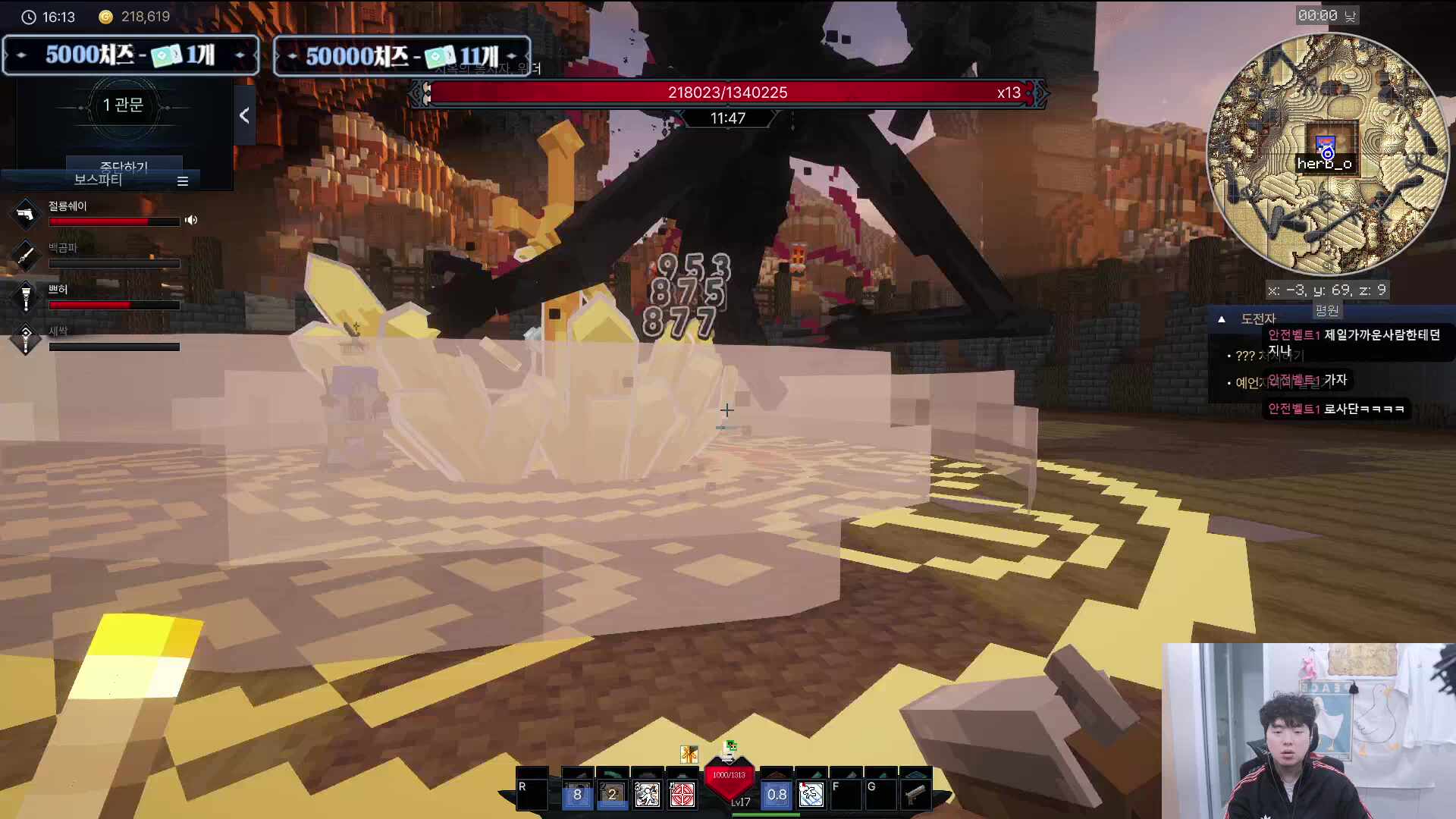1456x819 pixels.
Task: Toggle the speaker icon next to 절룡쉐이
Action: (x=191, y=220)
